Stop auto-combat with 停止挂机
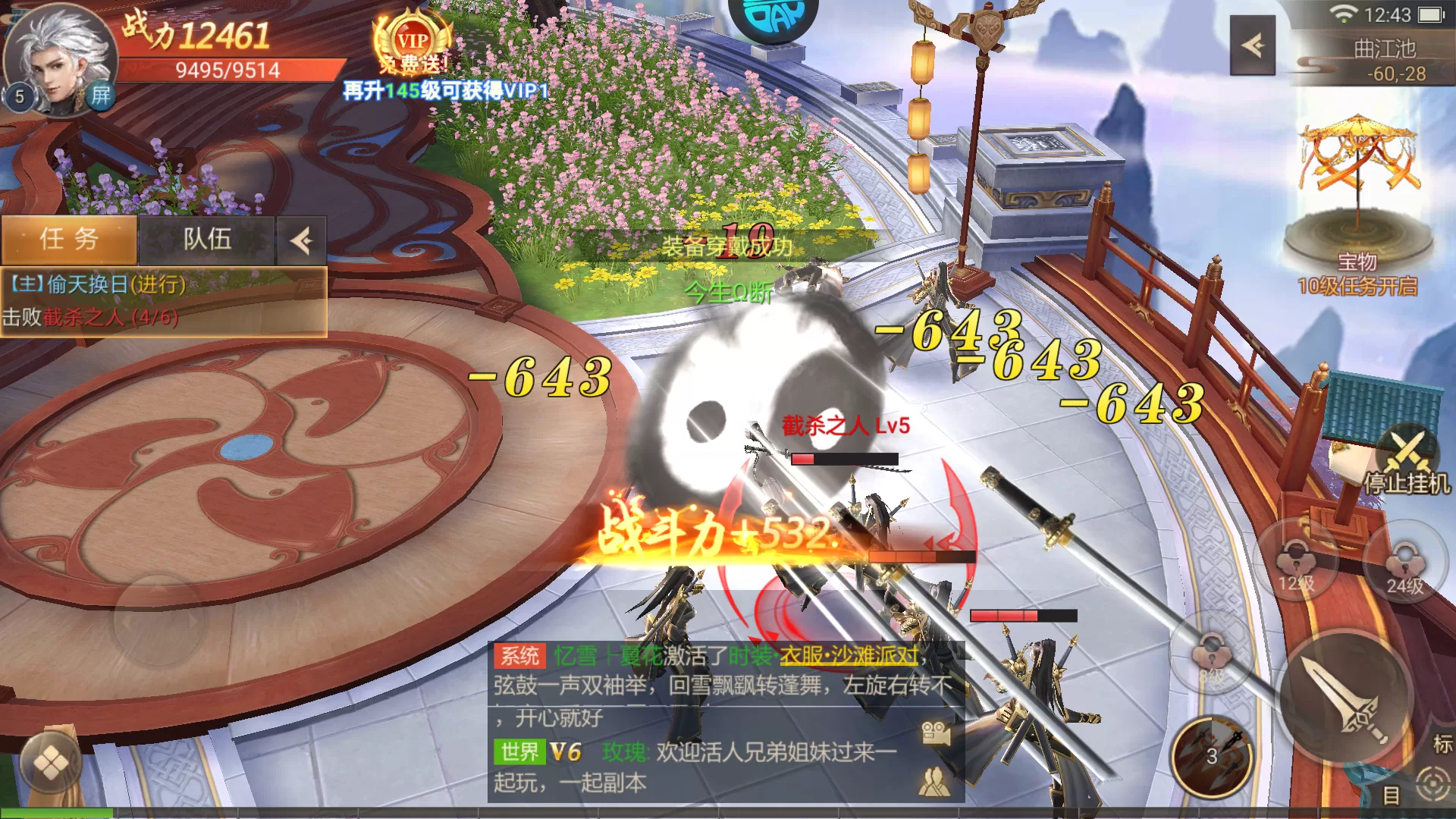Screen dimensions: 1456x819 (1407, 464)
